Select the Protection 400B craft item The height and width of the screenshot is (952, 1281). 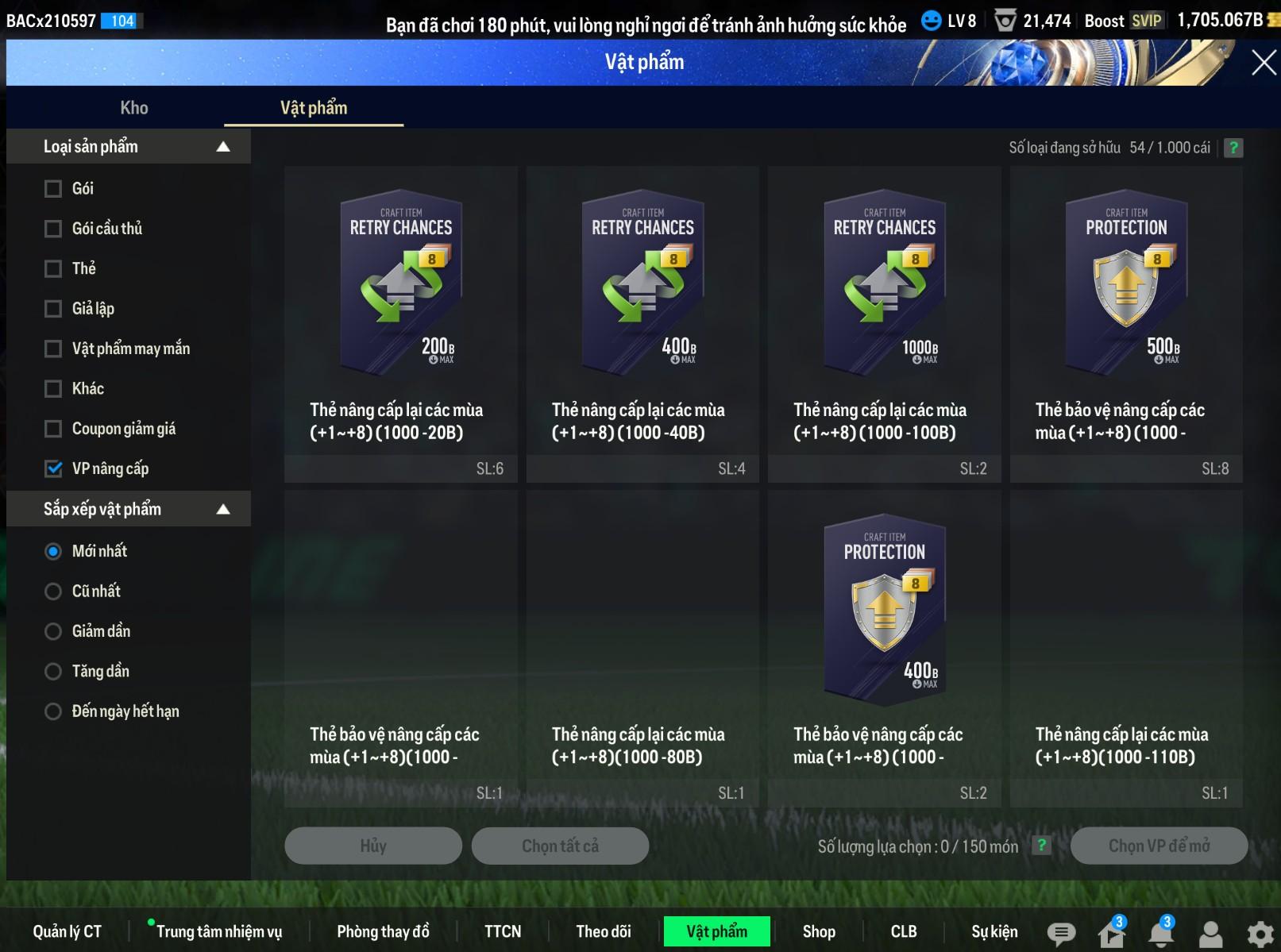tap(884, 607)
